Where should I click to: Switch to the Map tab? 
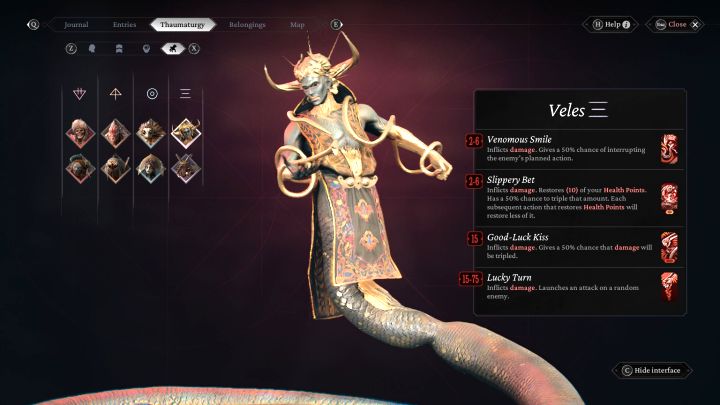point(297,24)
